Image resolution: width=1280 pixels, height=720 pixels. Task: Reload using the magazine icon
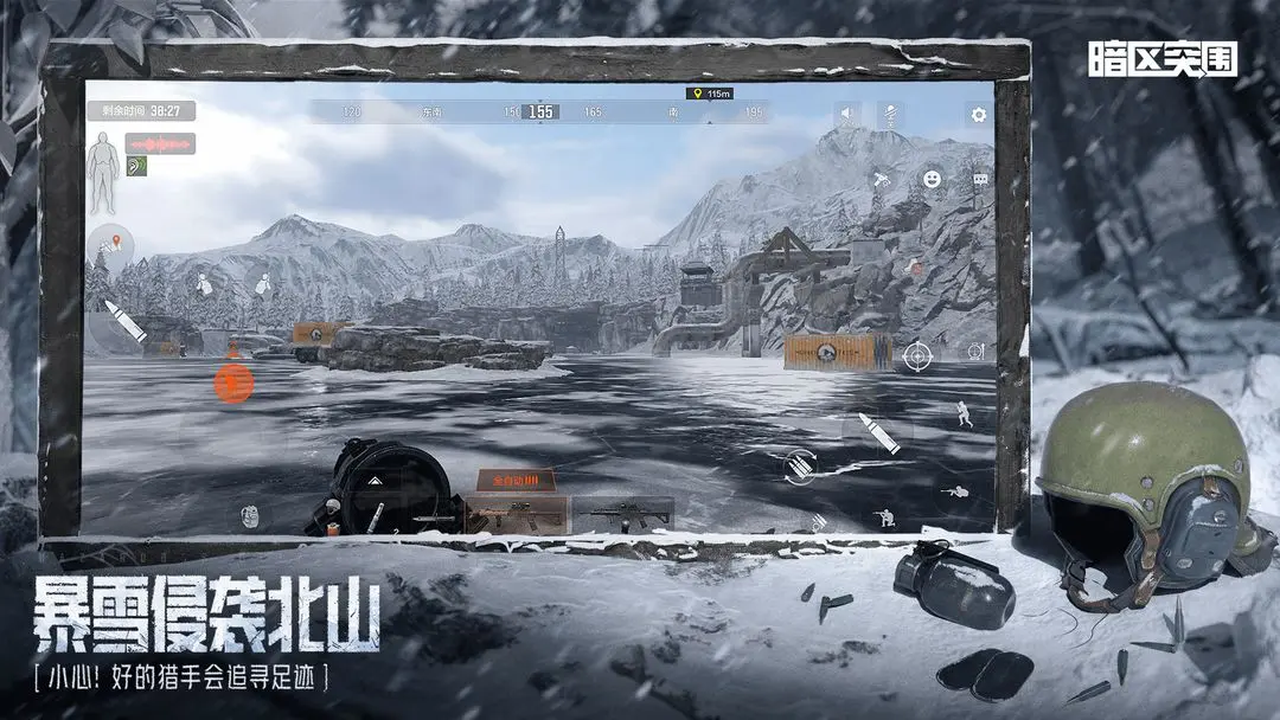tap(800, 466)
